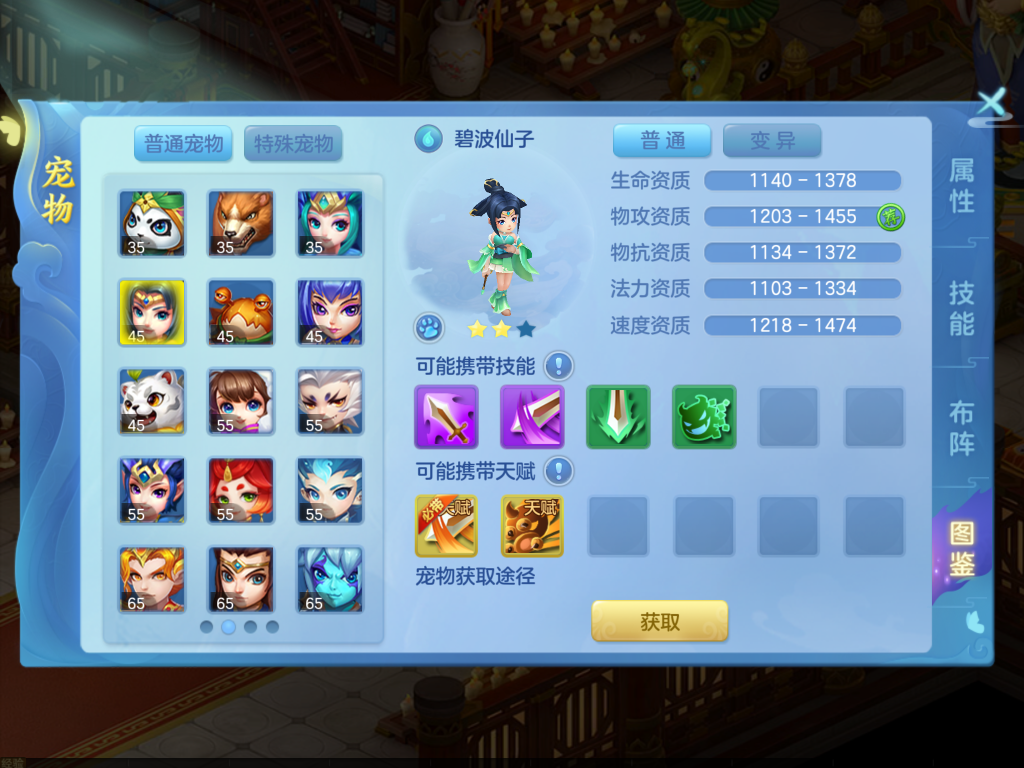This screenshot has height=768, width=1024.
Task: Select the 变异 variant button
Action: [772, 141]
